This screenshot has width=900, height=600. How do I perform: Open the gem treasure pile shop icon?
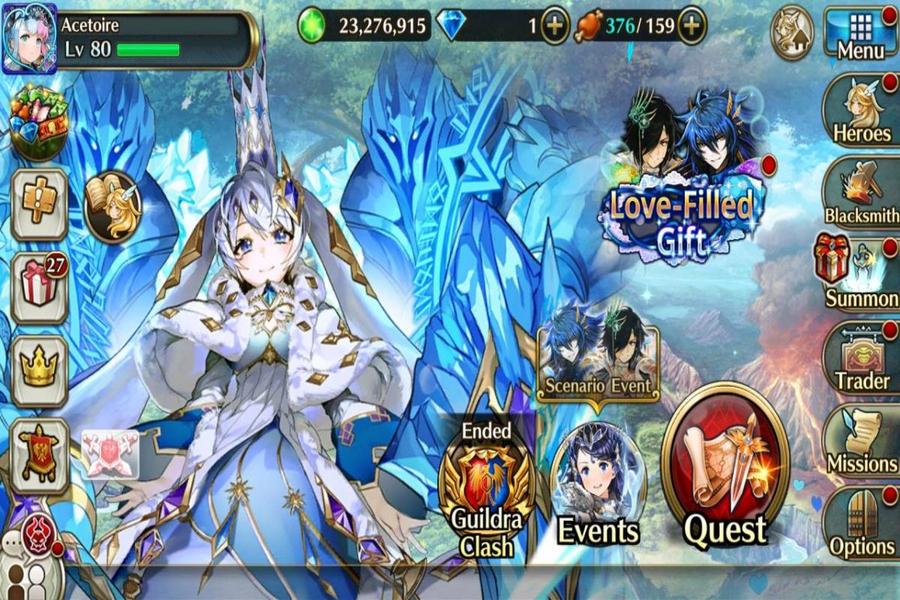point(39,122)
